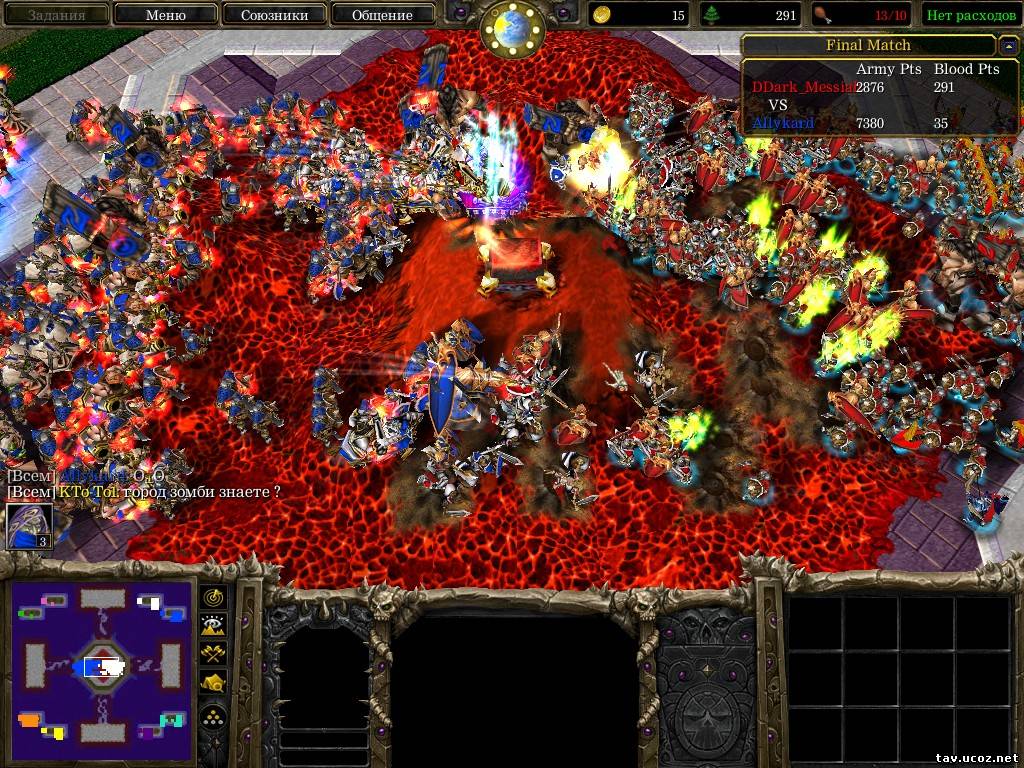Click the minimap to move the camera
Viewport: 1024px width, 768px height.
101,665
